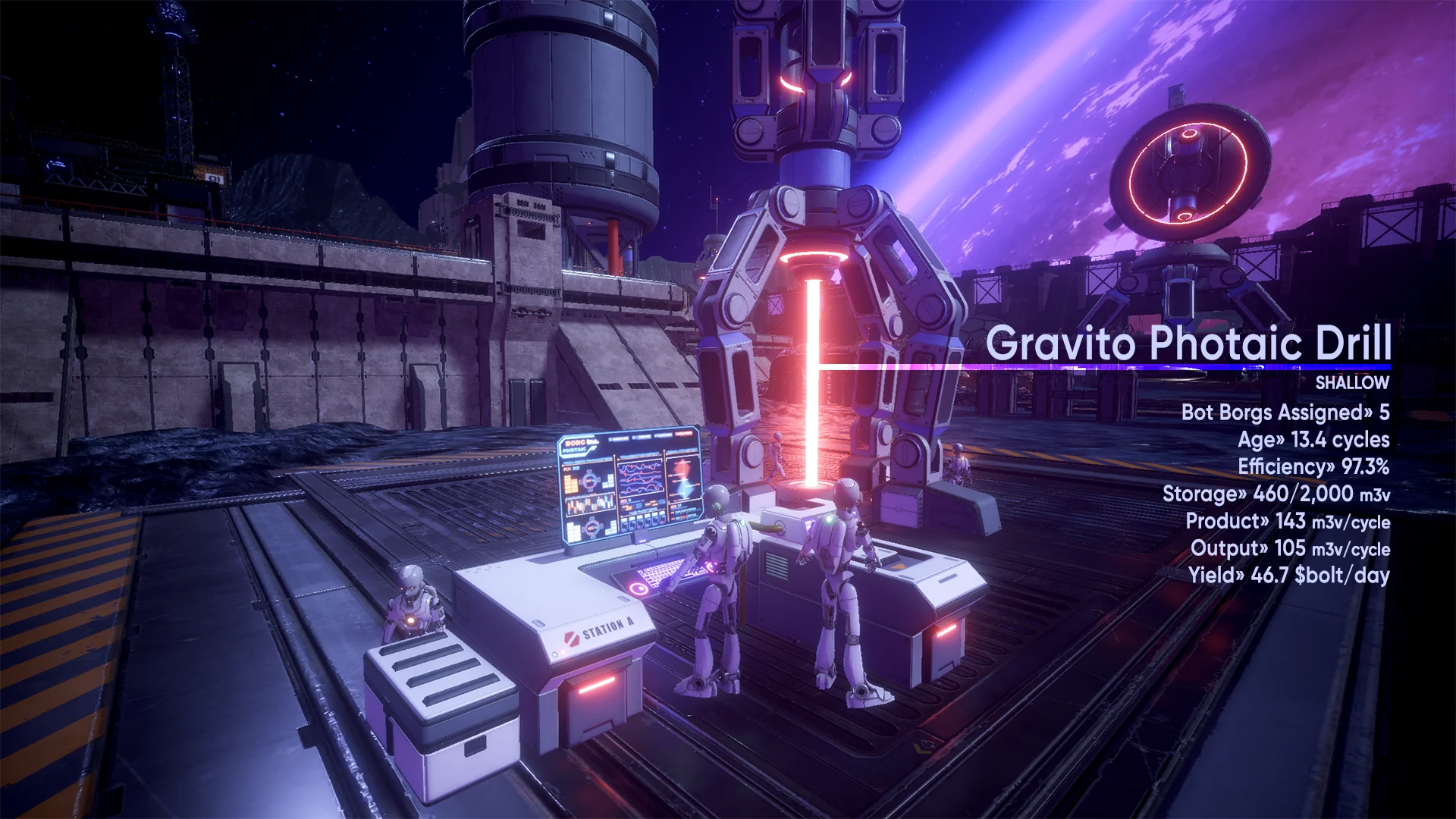Click the upper circular RX gauge dial
This screenshot has width=1456, height=819.
(x=590, y=481)
